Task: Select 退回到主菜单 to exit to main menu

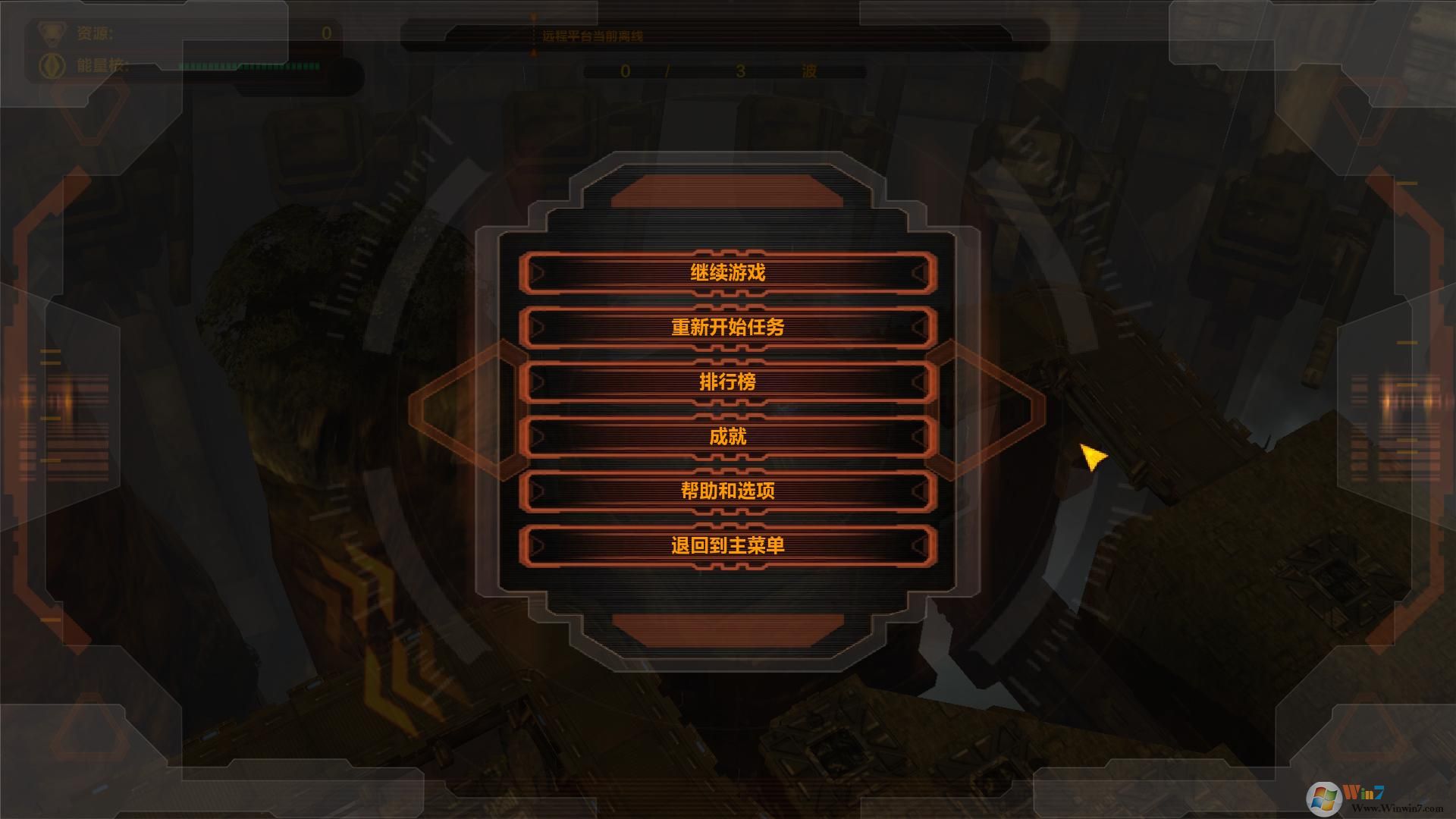Action: pos(726,544)
